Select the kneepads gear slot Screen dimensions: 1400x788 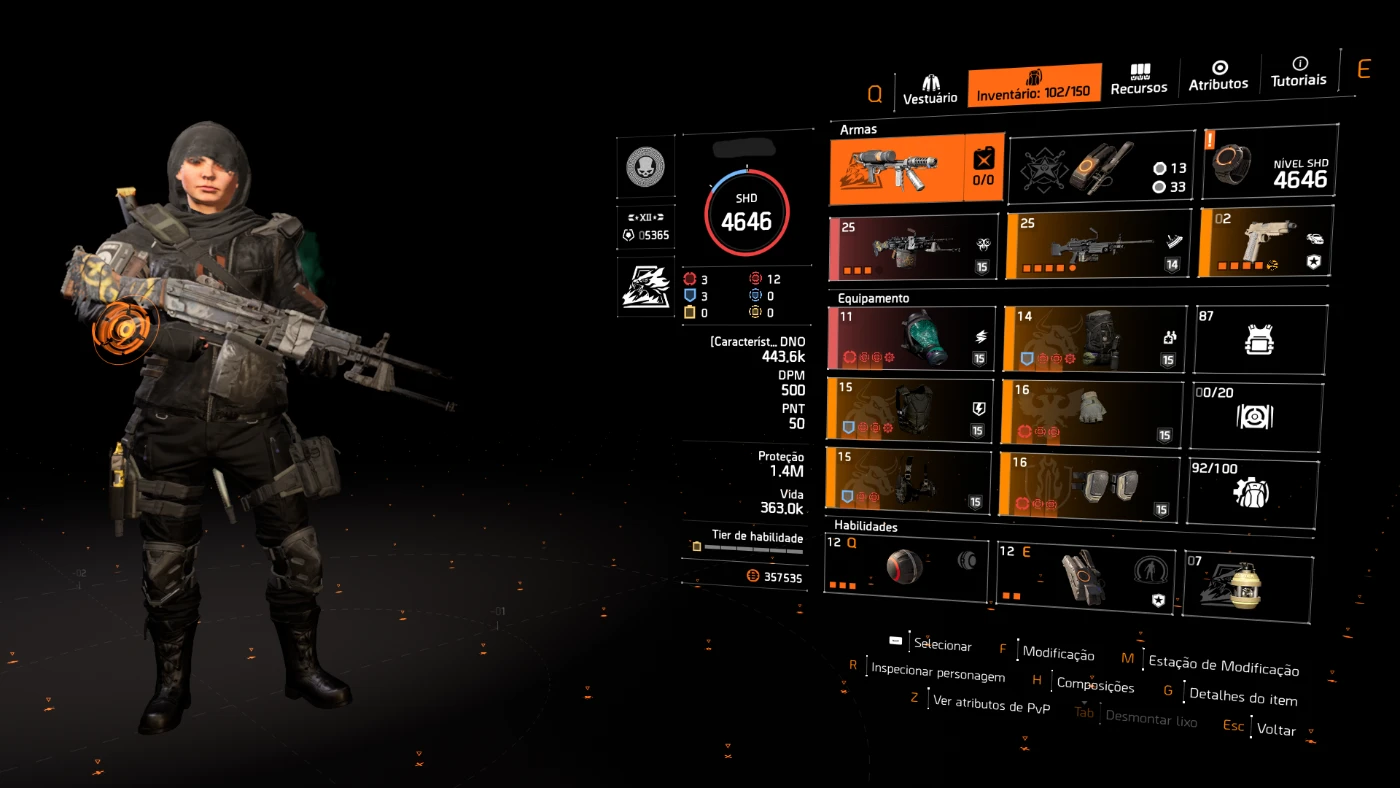1088,485
